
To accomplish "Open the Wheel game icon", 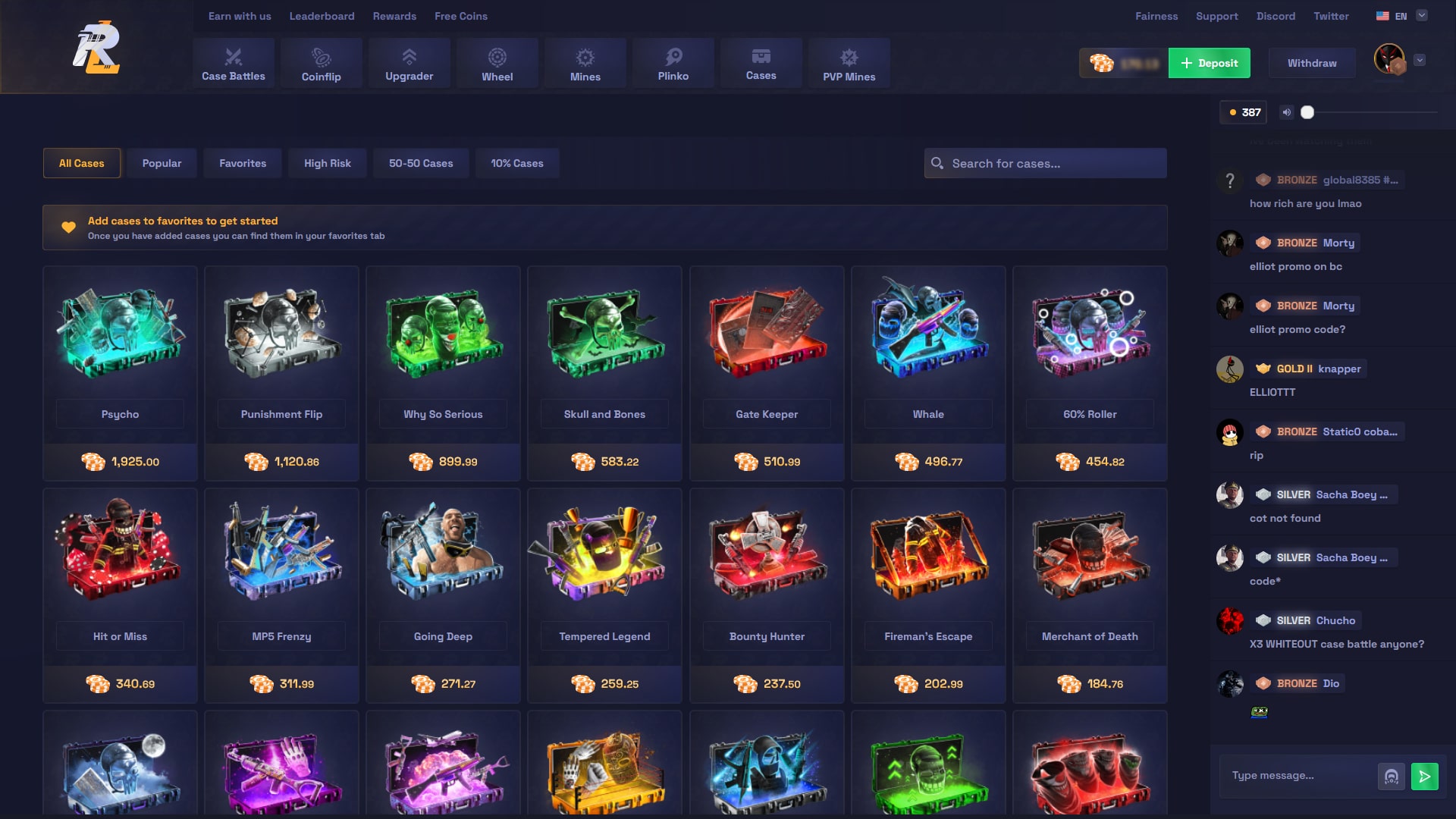I will (497, 55).
